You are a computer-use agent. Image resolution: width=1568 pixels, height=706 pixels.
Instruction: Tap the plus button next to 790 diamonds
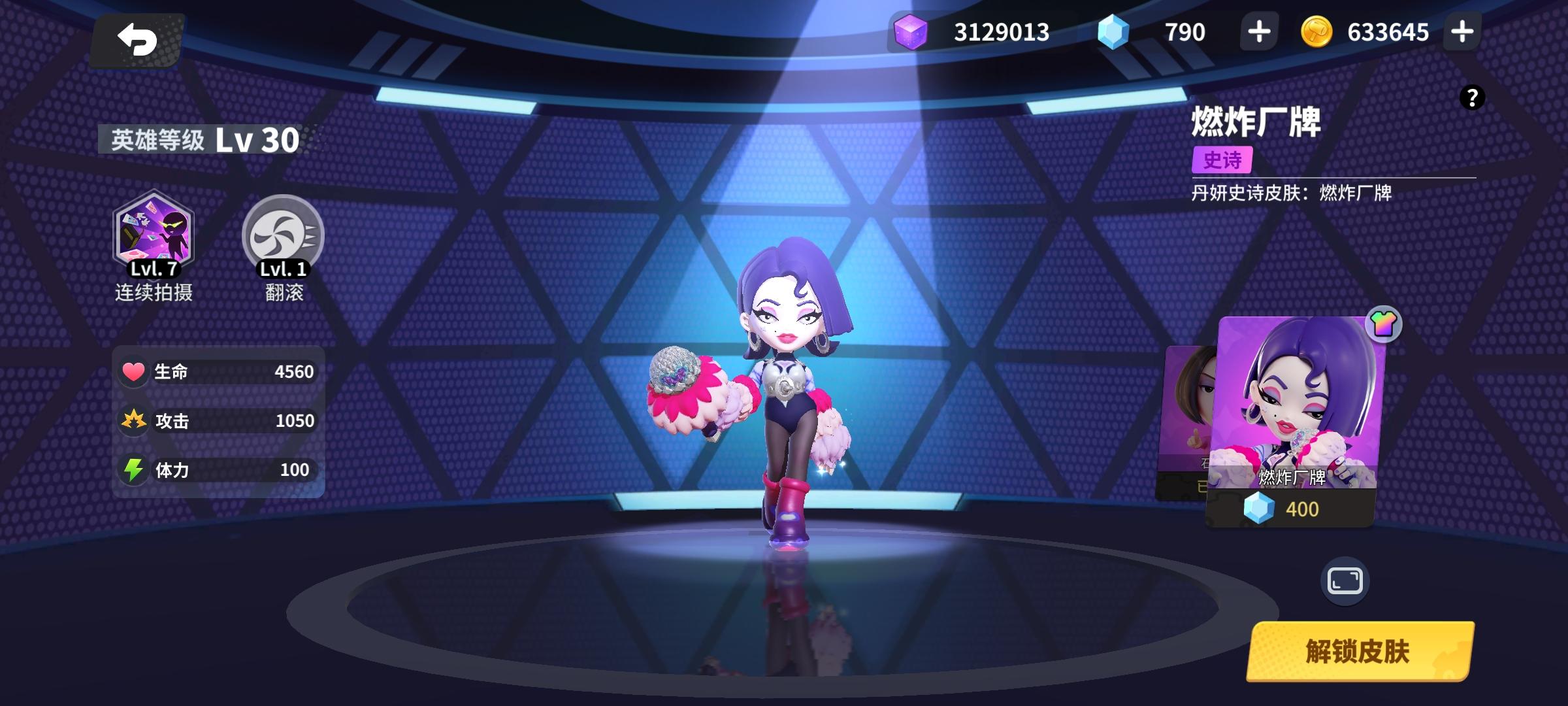(1258, 31)
